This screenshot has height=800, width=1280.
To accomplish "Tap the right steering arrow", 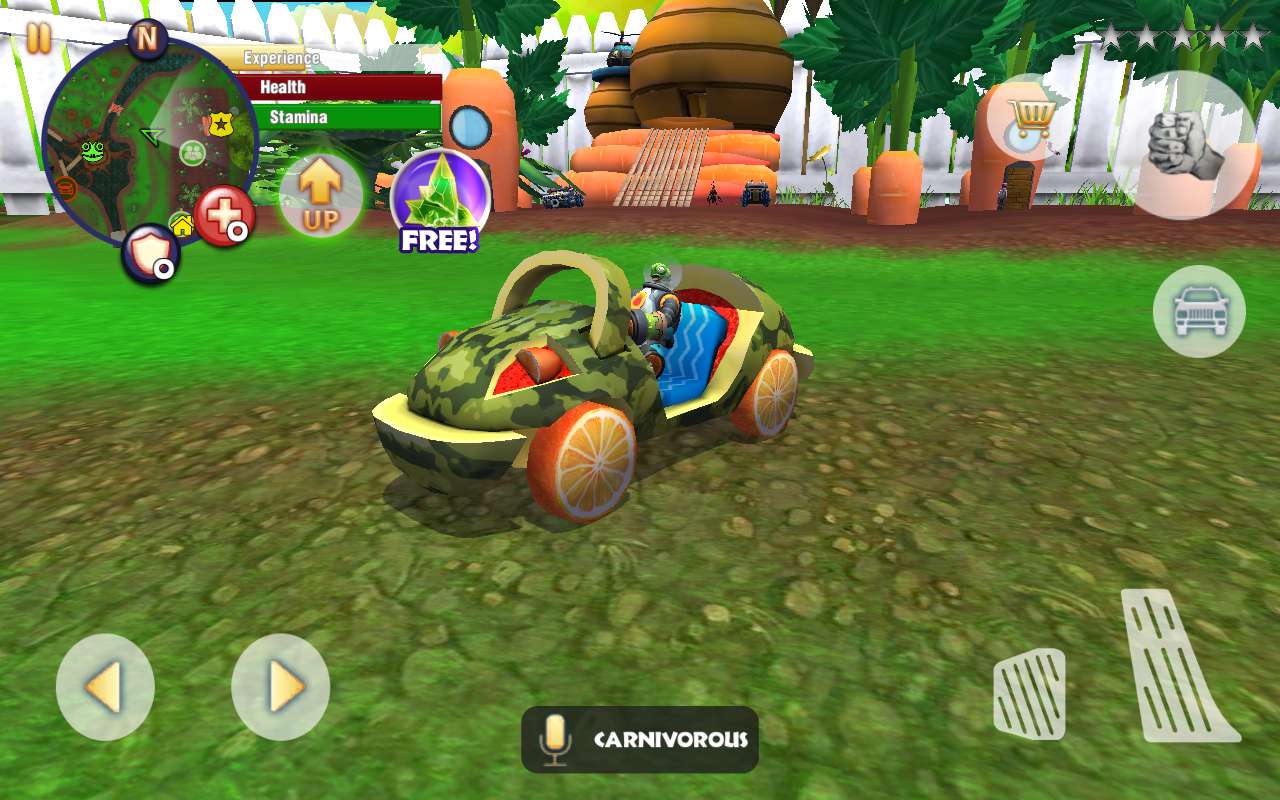I will [x=280, y=686].
